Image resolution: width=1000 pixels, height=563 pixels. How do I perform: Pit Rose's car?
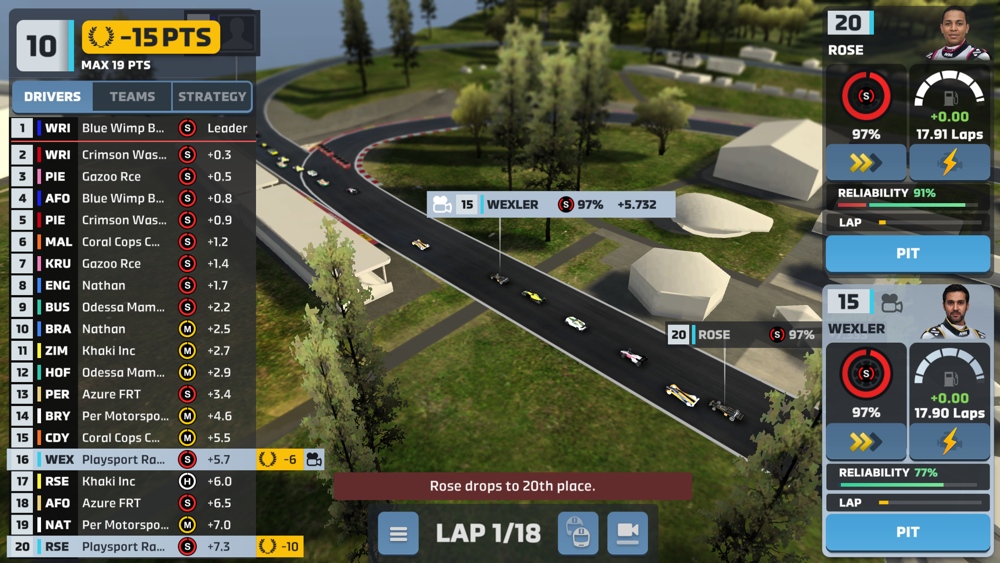click(907, 254)
